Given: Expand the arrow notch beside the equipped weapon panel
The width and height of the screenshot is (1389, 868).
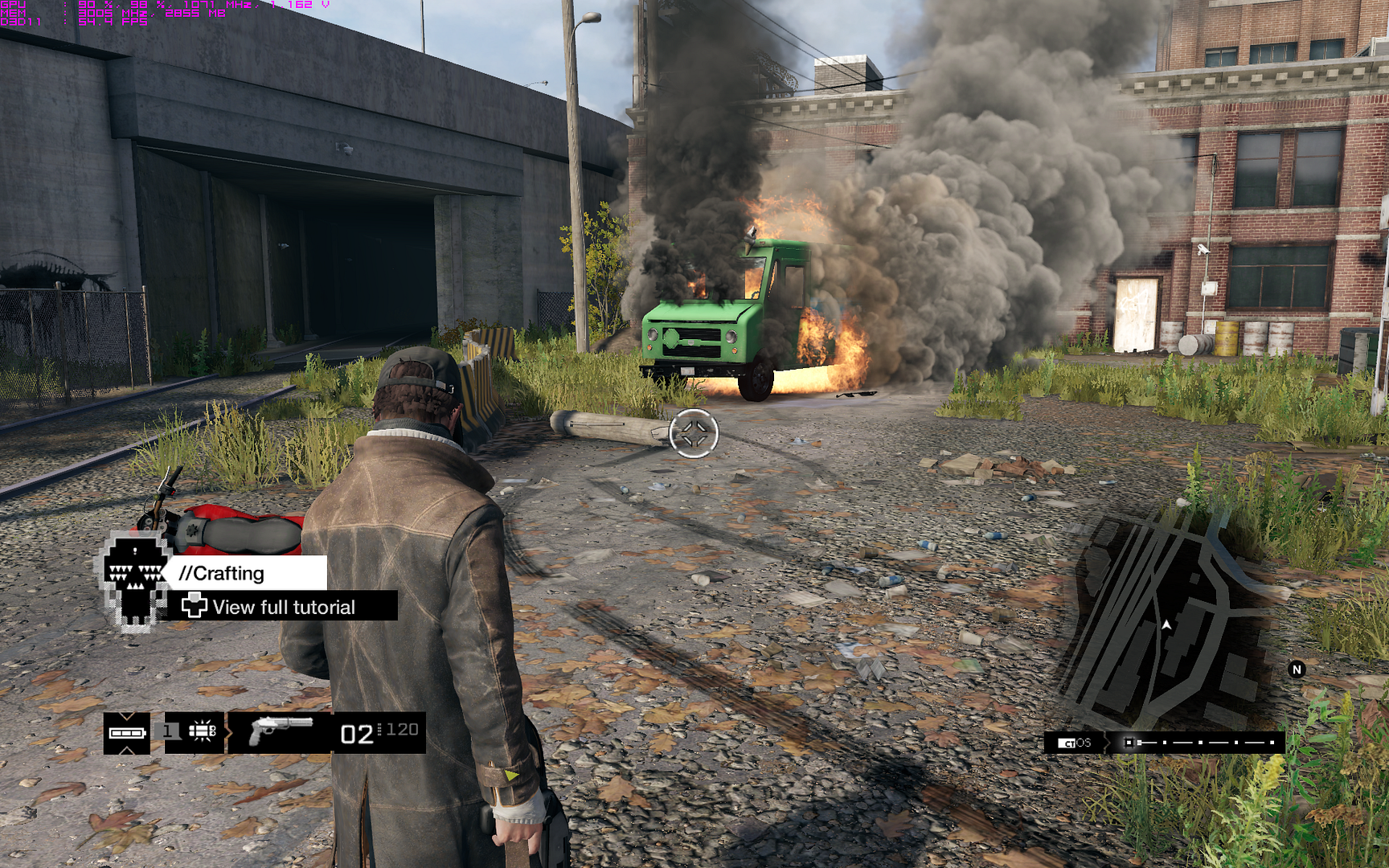Looking at the screenshot, I should click(x=228, y=732).
